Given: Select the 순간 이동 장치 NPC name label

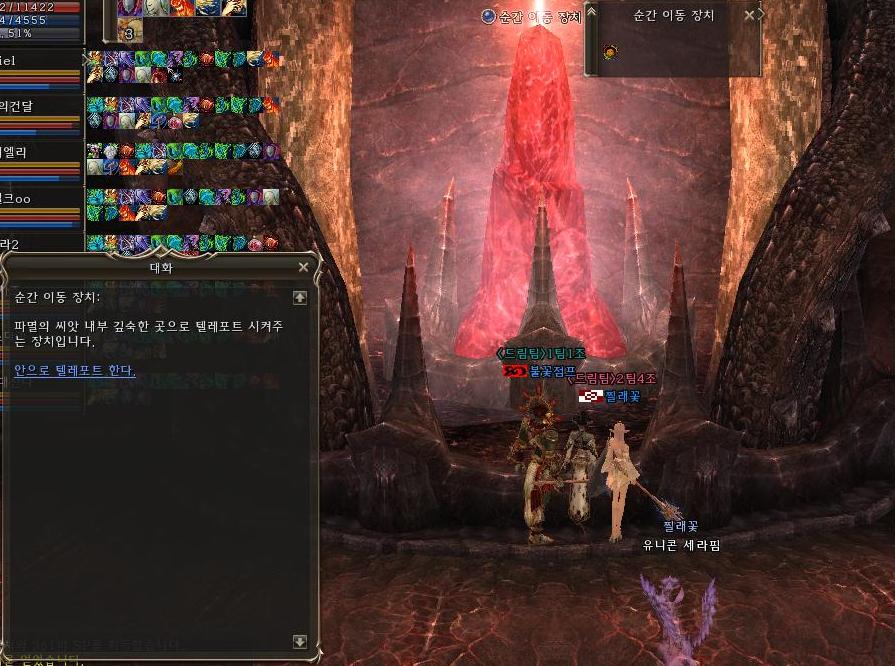Looking at the screenshot, I should pos(534,16).
